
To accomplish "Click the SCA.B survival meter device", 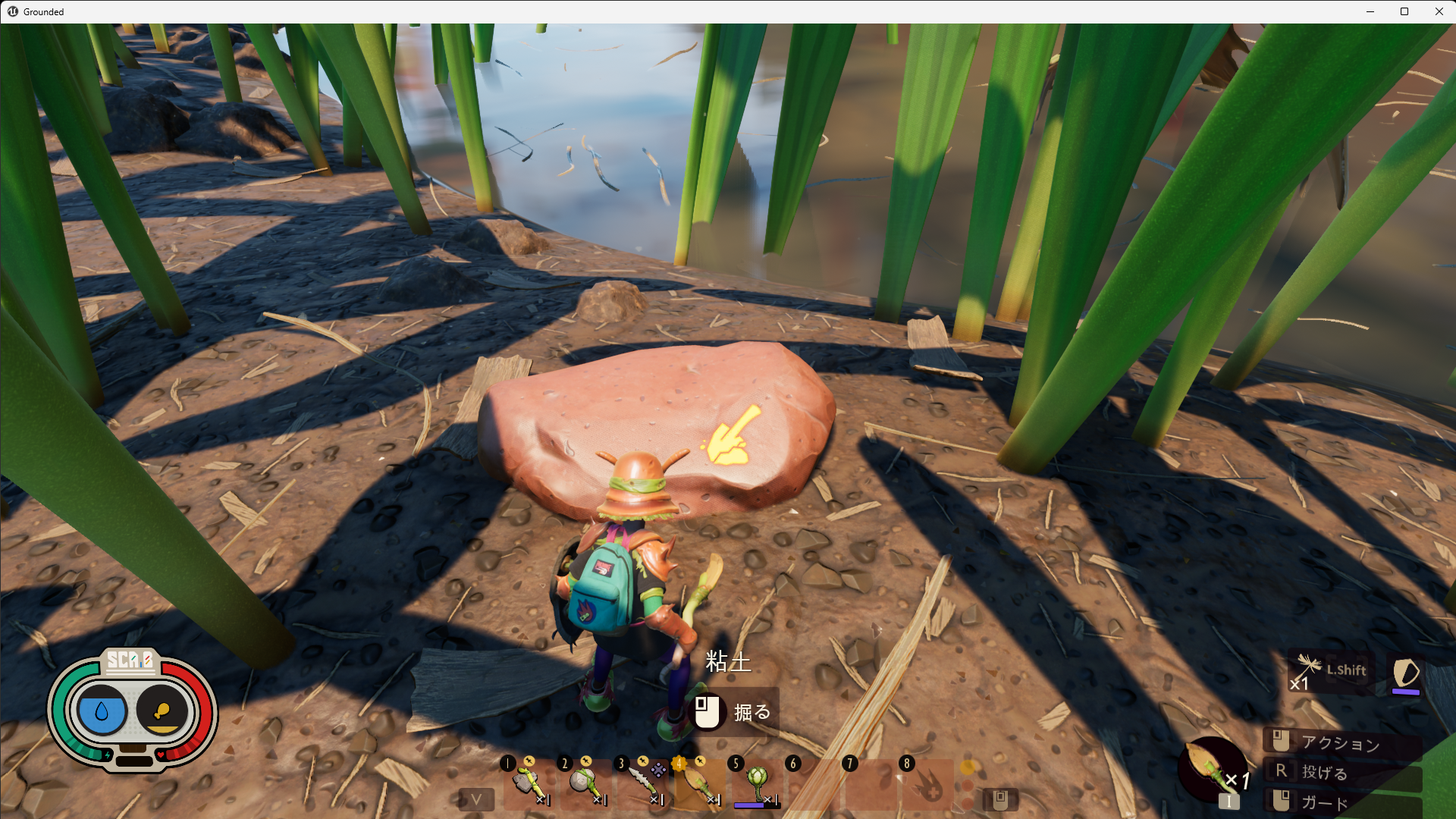I will (133, 710).
